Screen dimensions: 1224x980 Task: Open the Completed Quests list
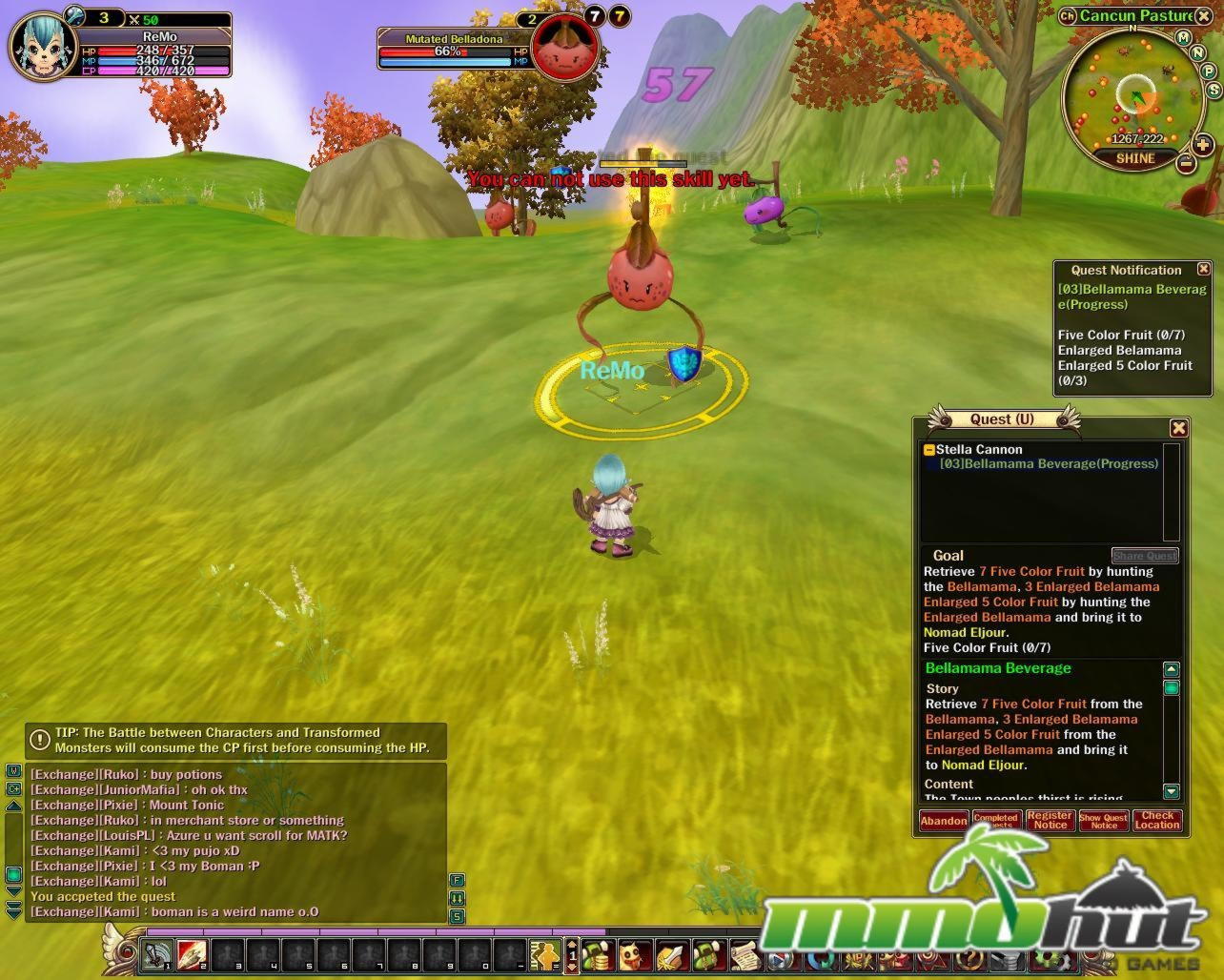[x=996, y=821]
